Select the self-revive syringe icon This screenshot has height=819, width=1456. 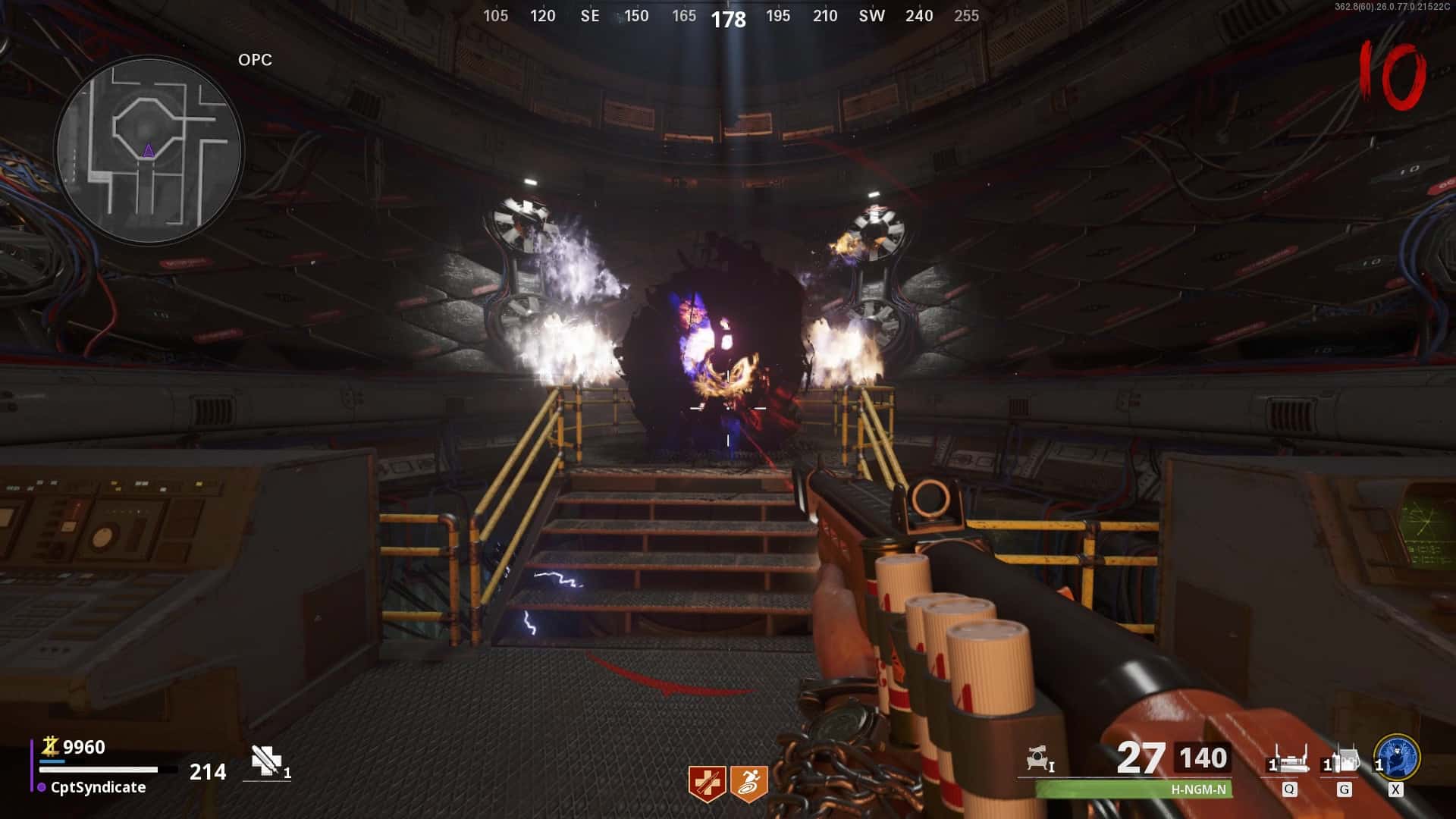point(266,760)
